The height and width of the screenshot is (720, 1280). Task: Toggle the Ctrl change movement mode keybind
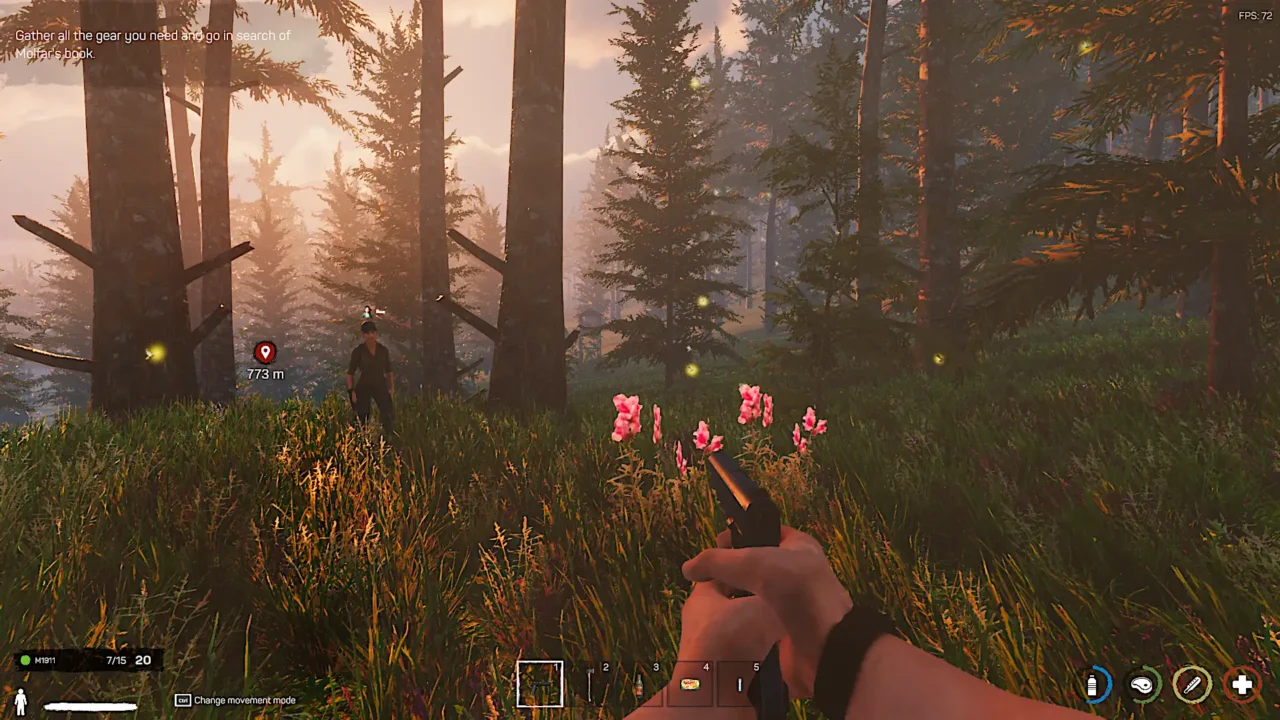pyautogui.click(x=182, y=700)
